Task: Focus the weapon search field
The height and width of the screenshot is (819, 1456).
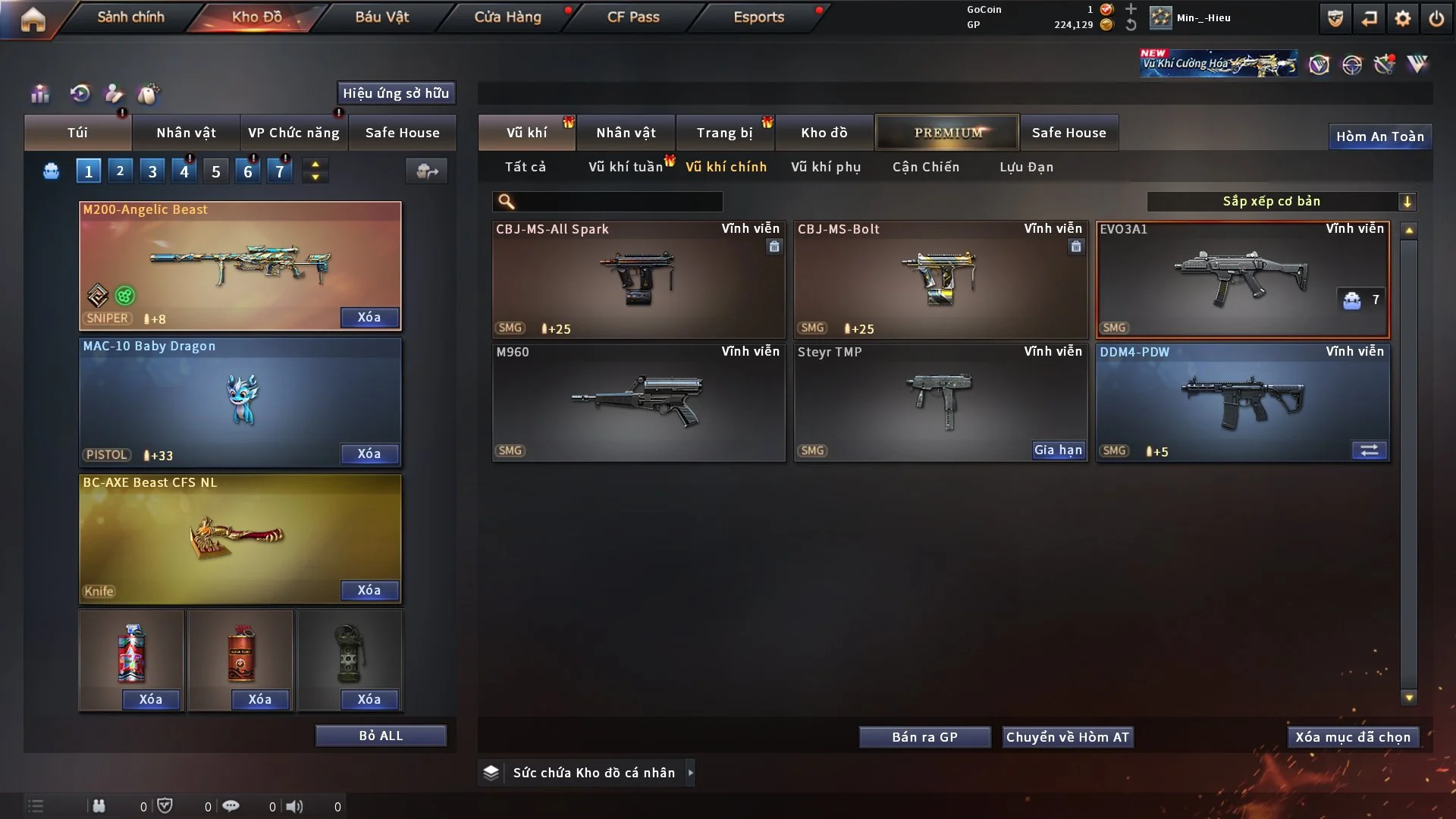Action: point(618,202)
